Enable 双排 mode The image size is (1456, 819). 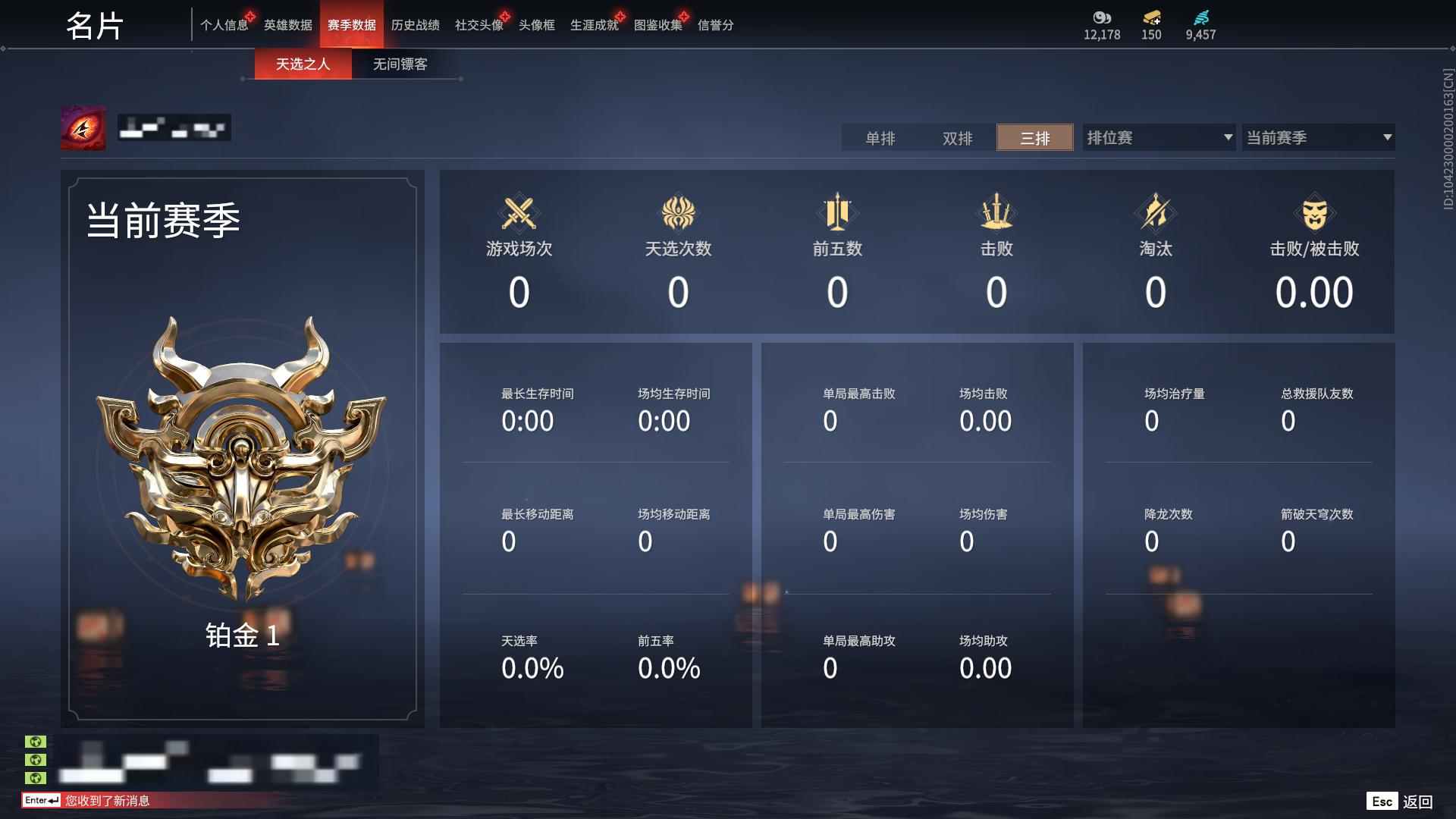coord(958,138)
